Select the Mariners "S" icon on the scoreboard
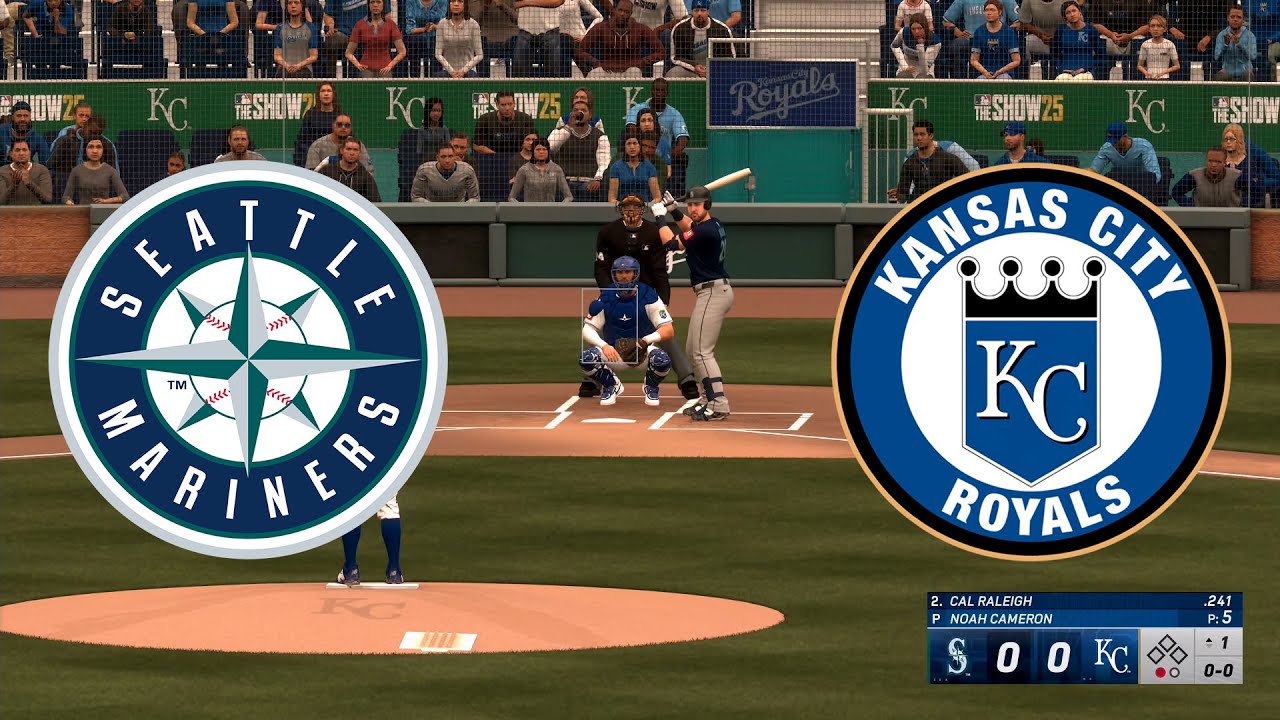This screenshot has width=1280, height=720. click(957, 657)
